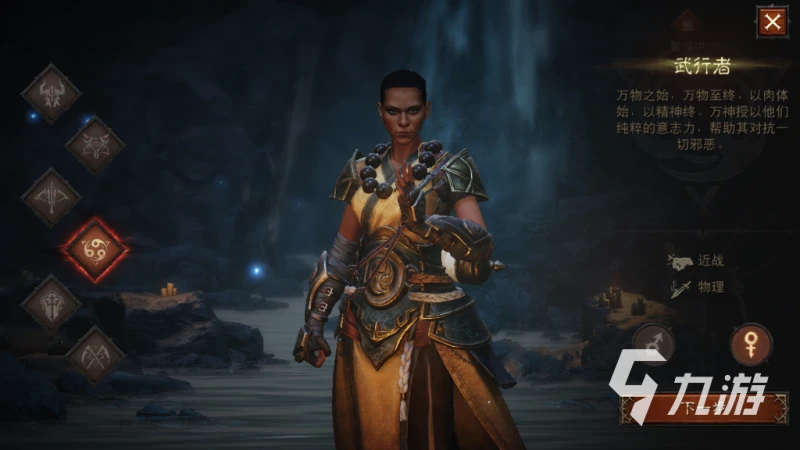Select the female gender symbol button
800x450 pixels.
click(x=750, y=344)
